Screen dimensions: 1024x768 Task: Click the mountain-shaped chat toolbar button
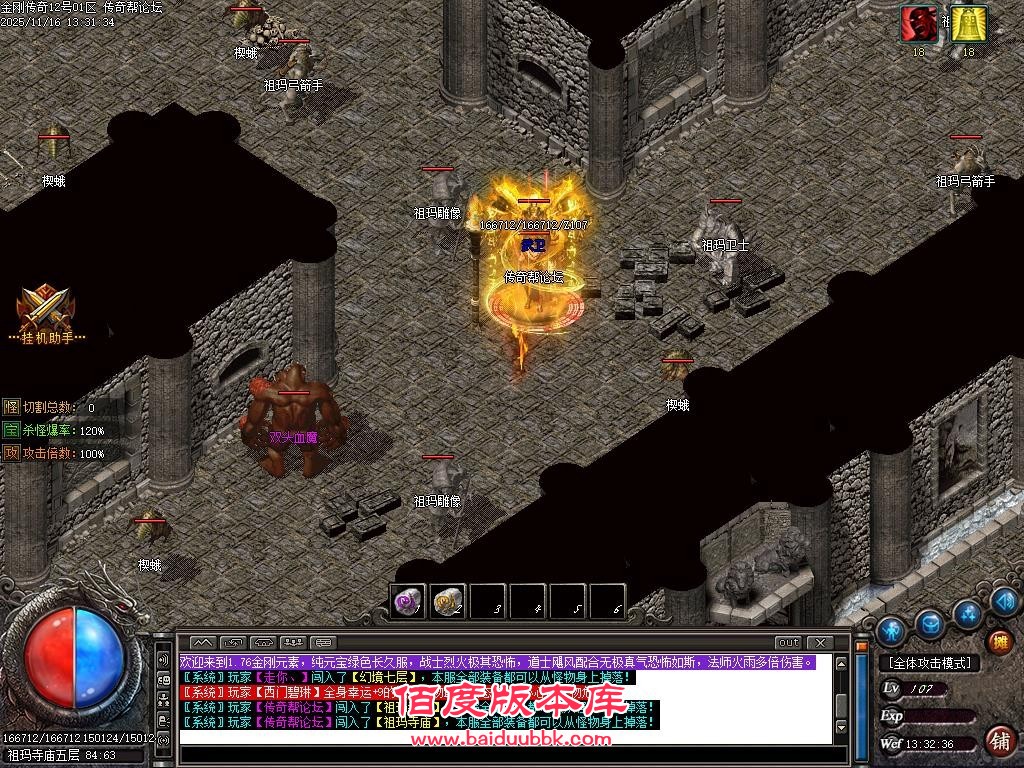(x=202, y=642)
